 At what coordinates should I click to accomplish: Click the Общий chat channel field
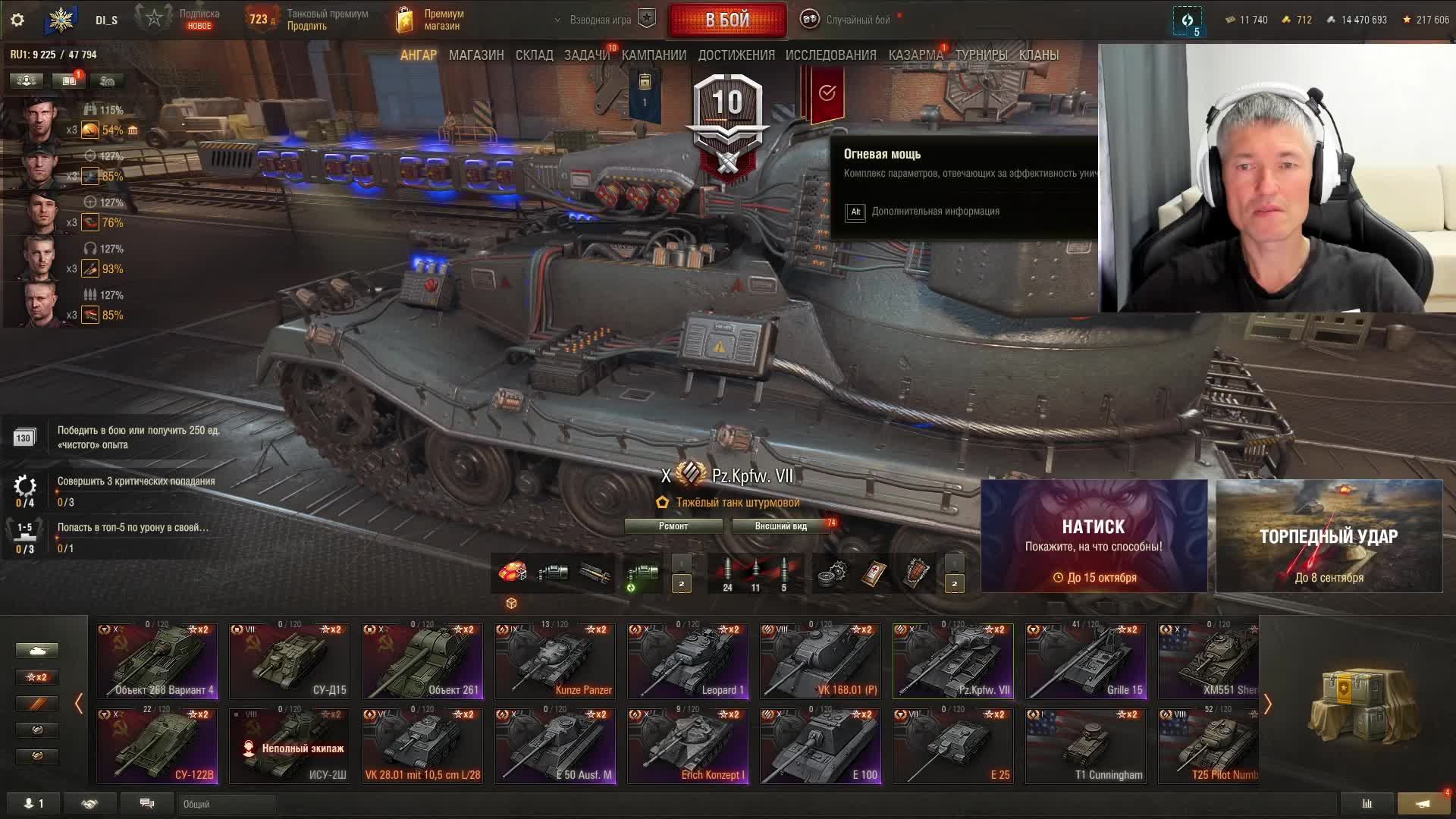point(227,804)
